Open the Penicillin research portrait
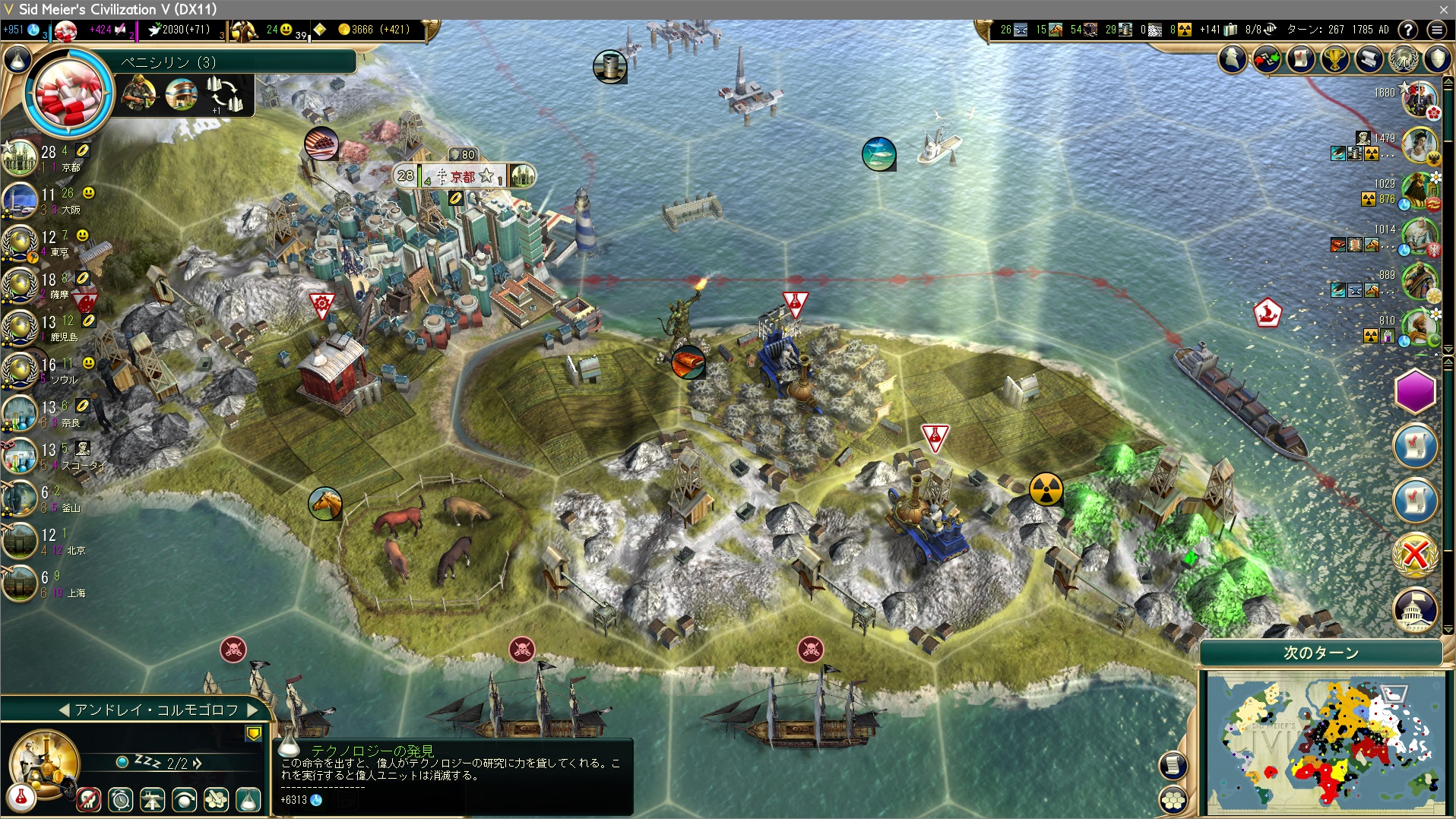 (x=68, y=94)
